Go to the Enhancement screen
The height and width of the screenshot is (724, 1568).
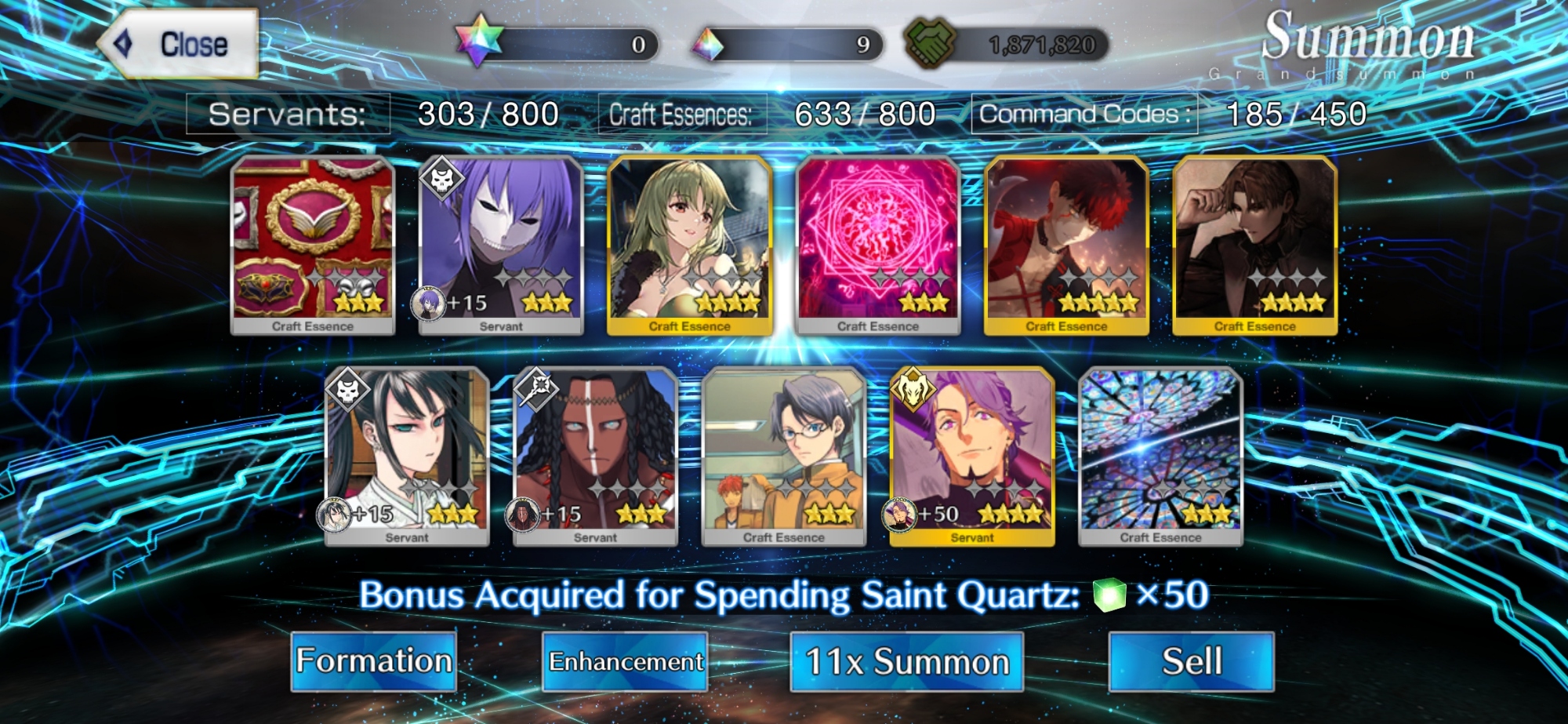[x=625, y=661]
